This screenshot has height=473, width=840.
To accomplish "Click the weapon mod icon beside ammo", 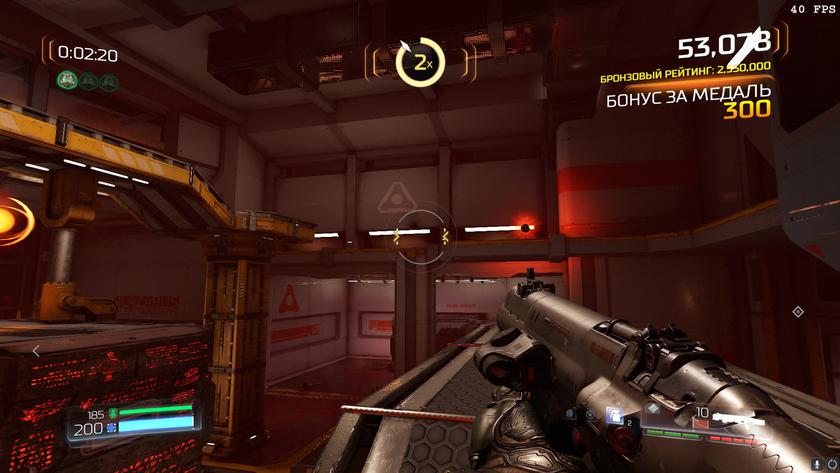I will point(652,408).
